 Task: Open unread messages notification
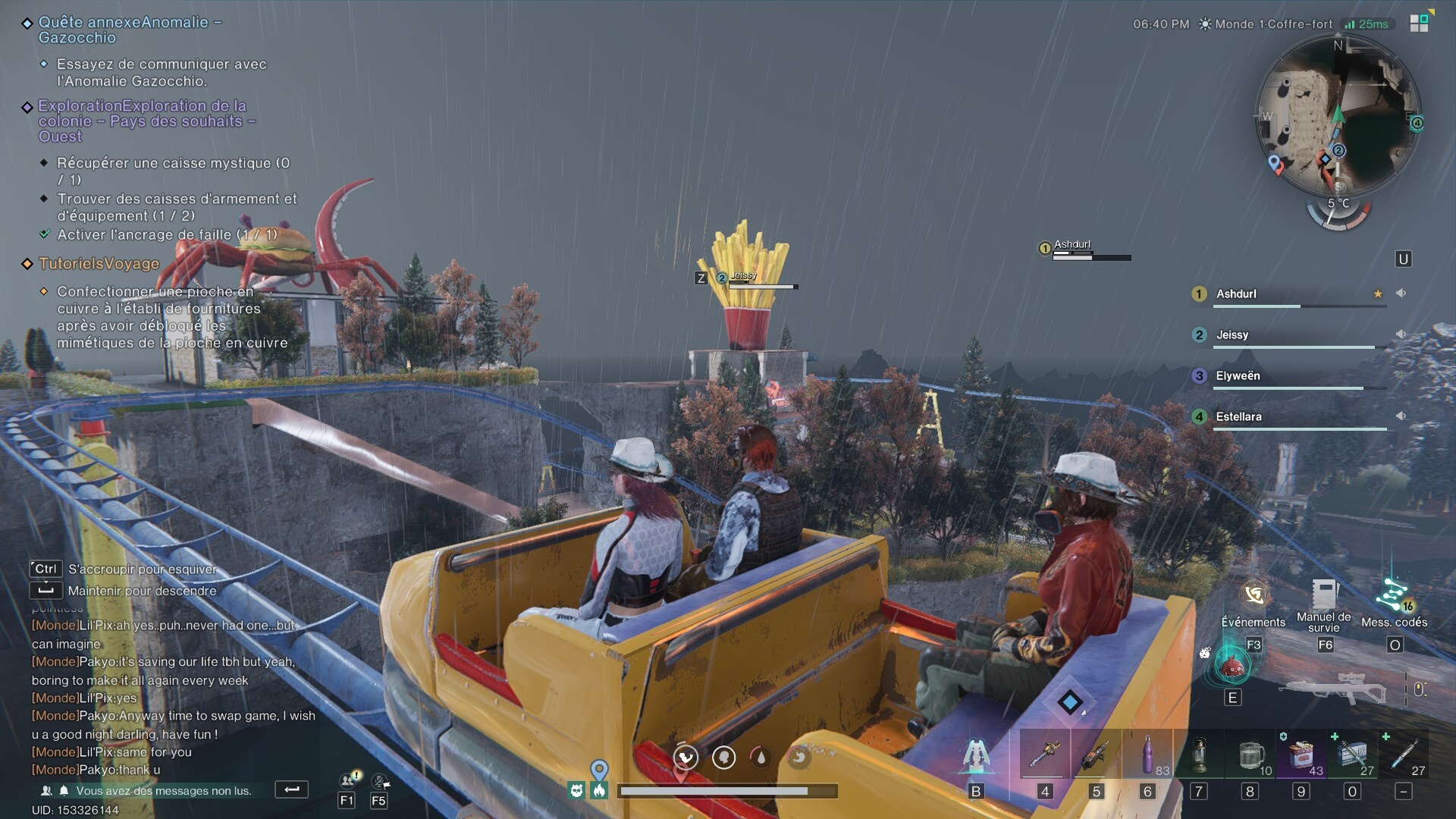click(163, 791)
